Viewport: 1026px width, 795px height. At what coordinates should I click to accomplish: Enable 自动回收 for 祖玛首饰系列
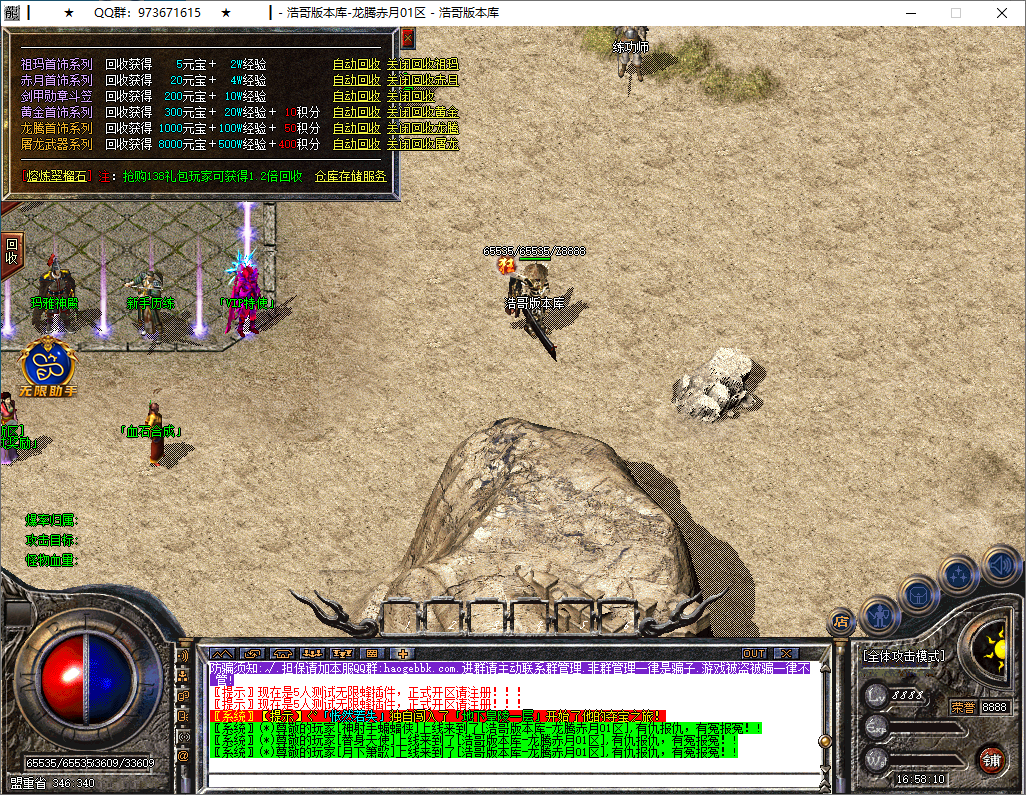coord(356,64)
